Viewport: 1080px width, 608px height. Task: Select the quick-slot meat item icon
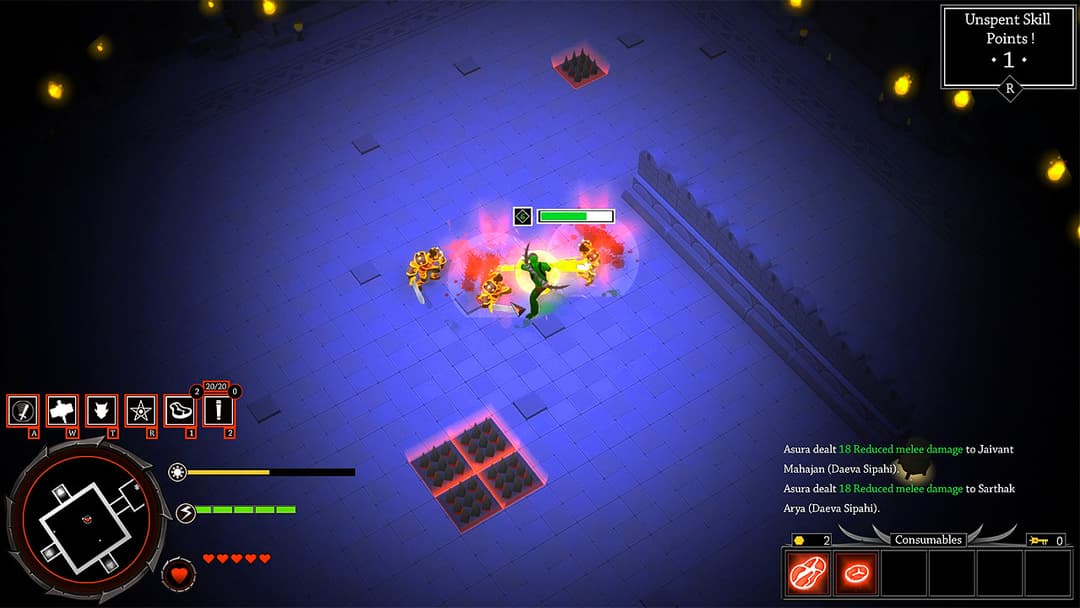click(x=180, y=410)
